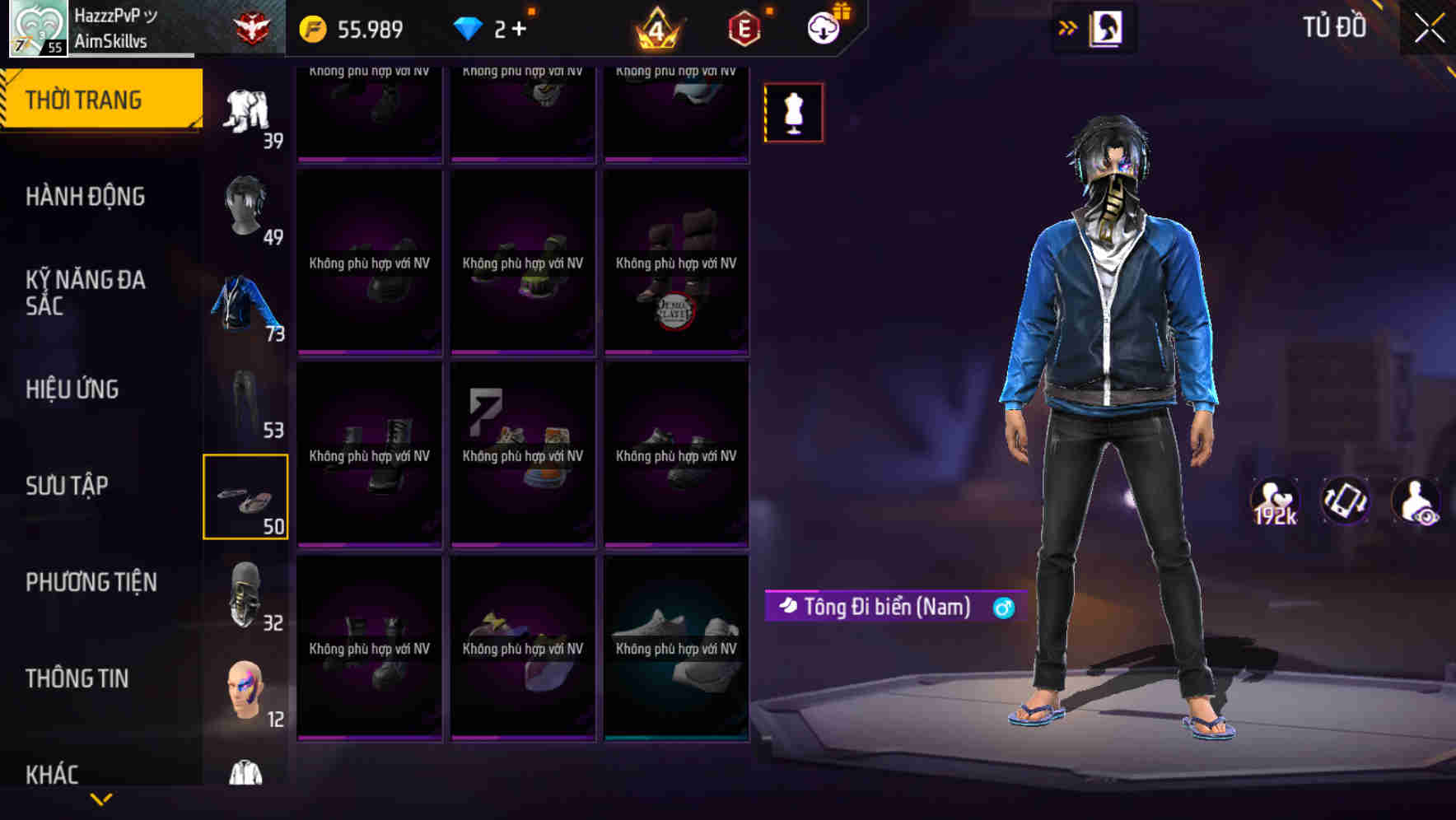
Task: Select the white sneakers item thumbnail
Action: pos(675,650)
